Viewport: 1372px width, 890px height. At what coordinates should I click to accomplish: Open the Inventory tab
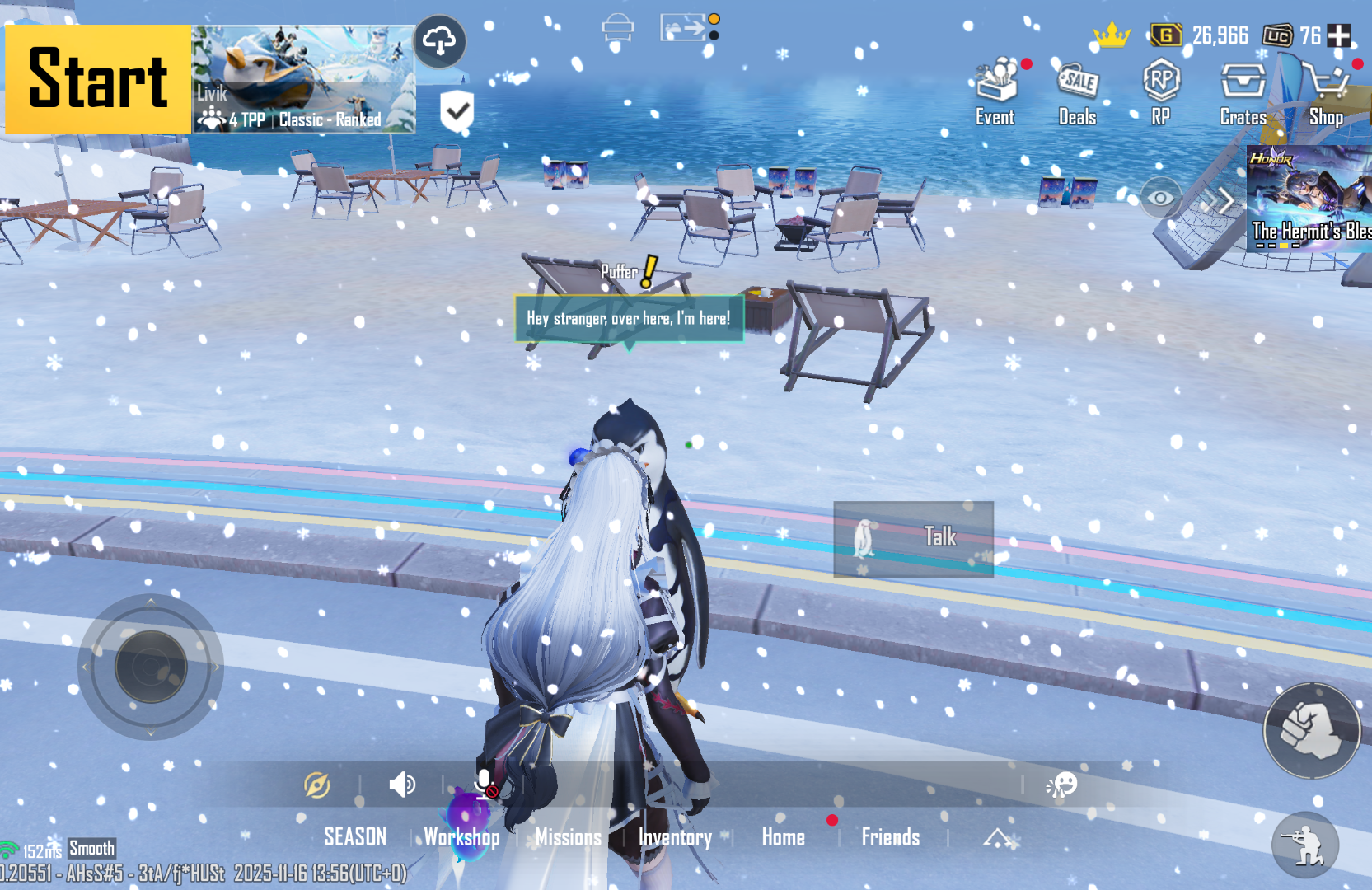(x=675, y=837)
